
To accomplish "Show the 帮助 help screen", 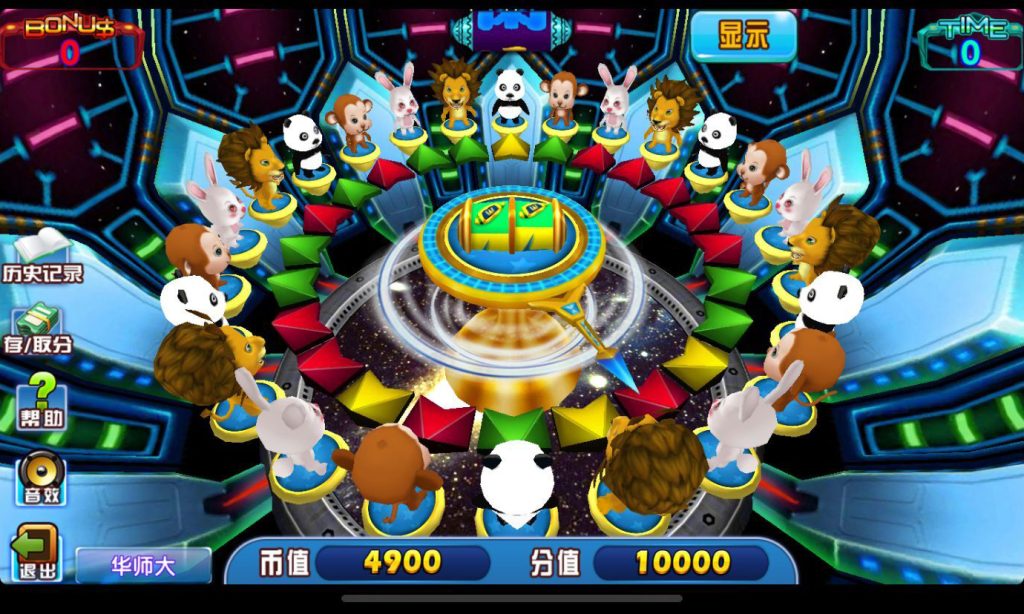I will click(x=42, y=400).
